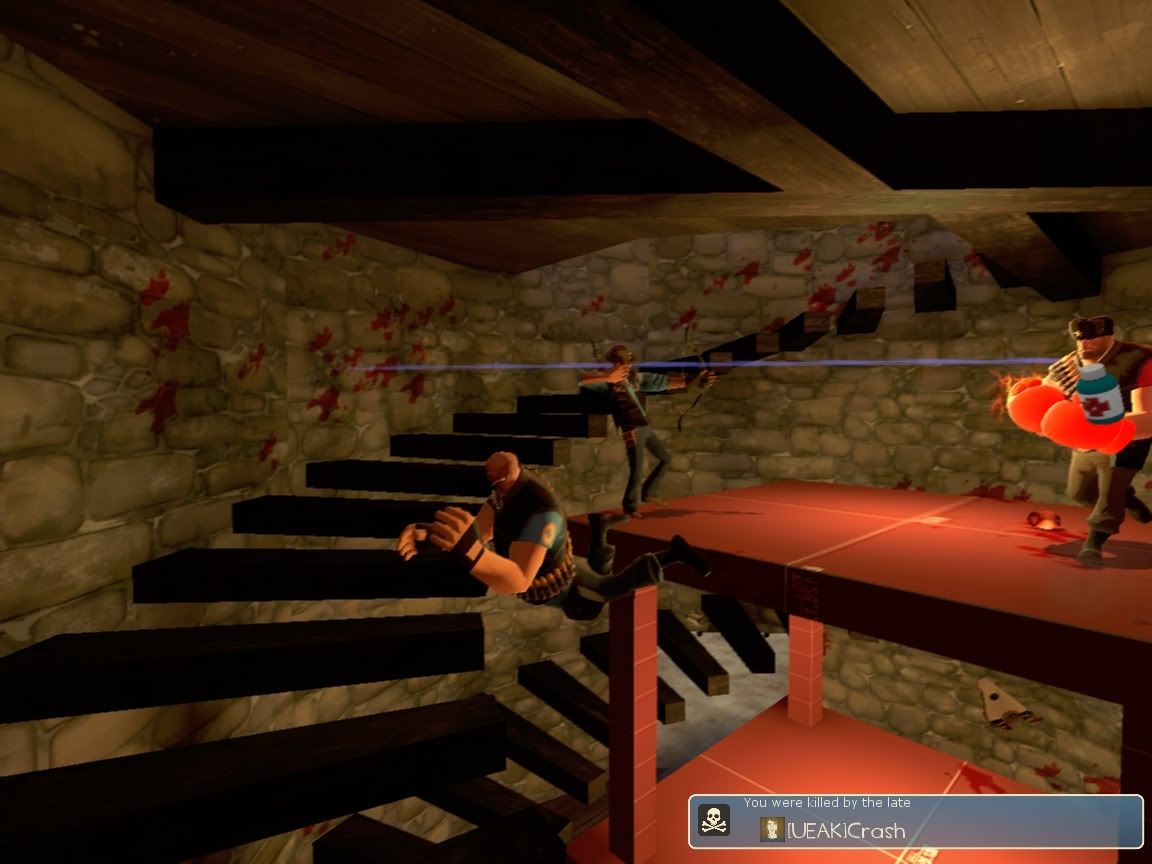This screenshot has width=1152, height=864.
Task: Click the skull and crossbones icon
Action: tap(713, 821)
